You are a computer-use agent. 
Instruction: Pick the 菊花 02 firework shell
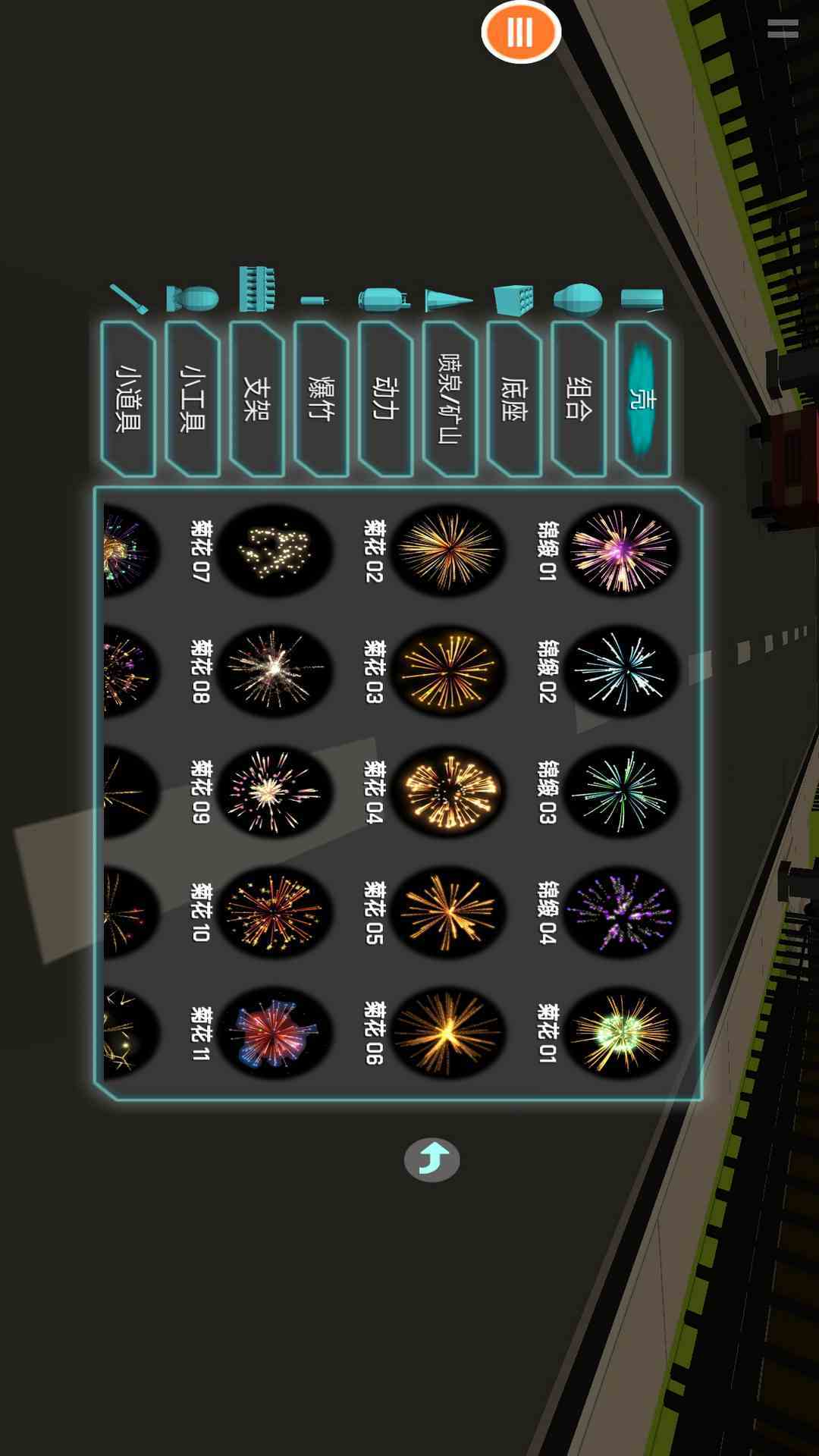[x=447, y=550]
